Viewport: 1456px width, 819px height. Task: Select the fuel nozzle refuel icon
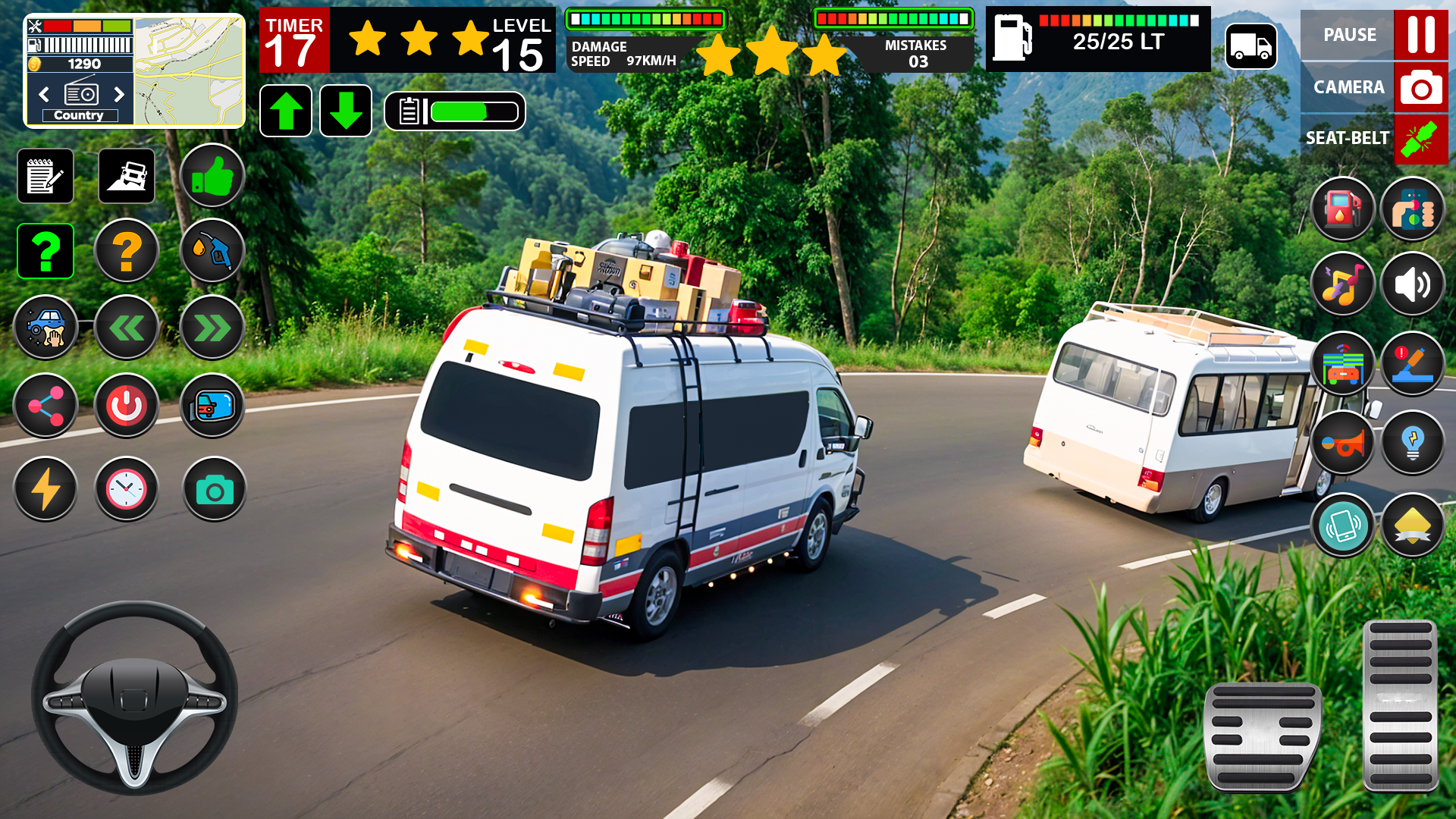click(x=212, y=251)
